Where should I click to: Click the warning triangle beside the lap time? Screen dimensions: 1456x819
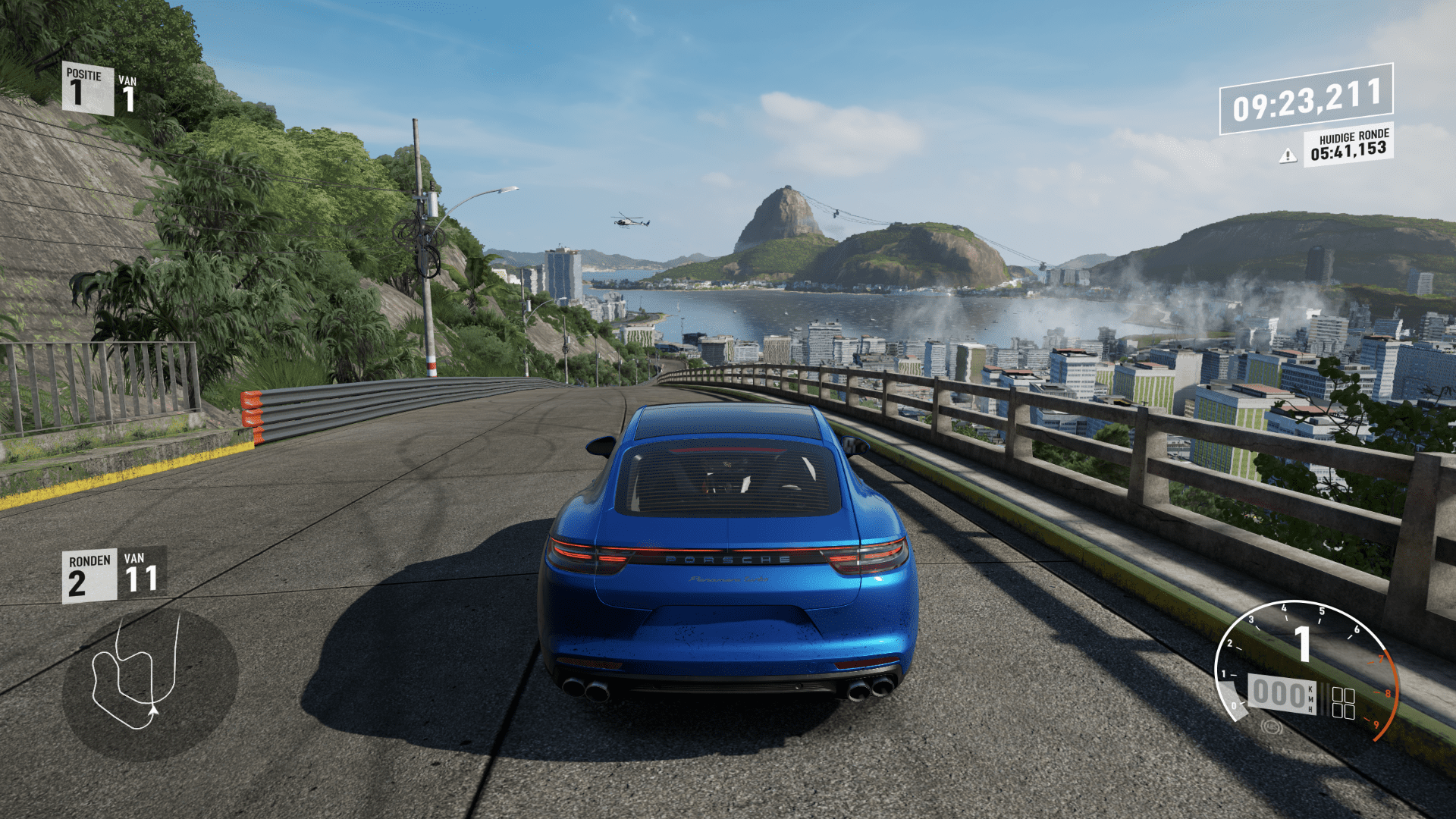click(x=1287, y=156)
